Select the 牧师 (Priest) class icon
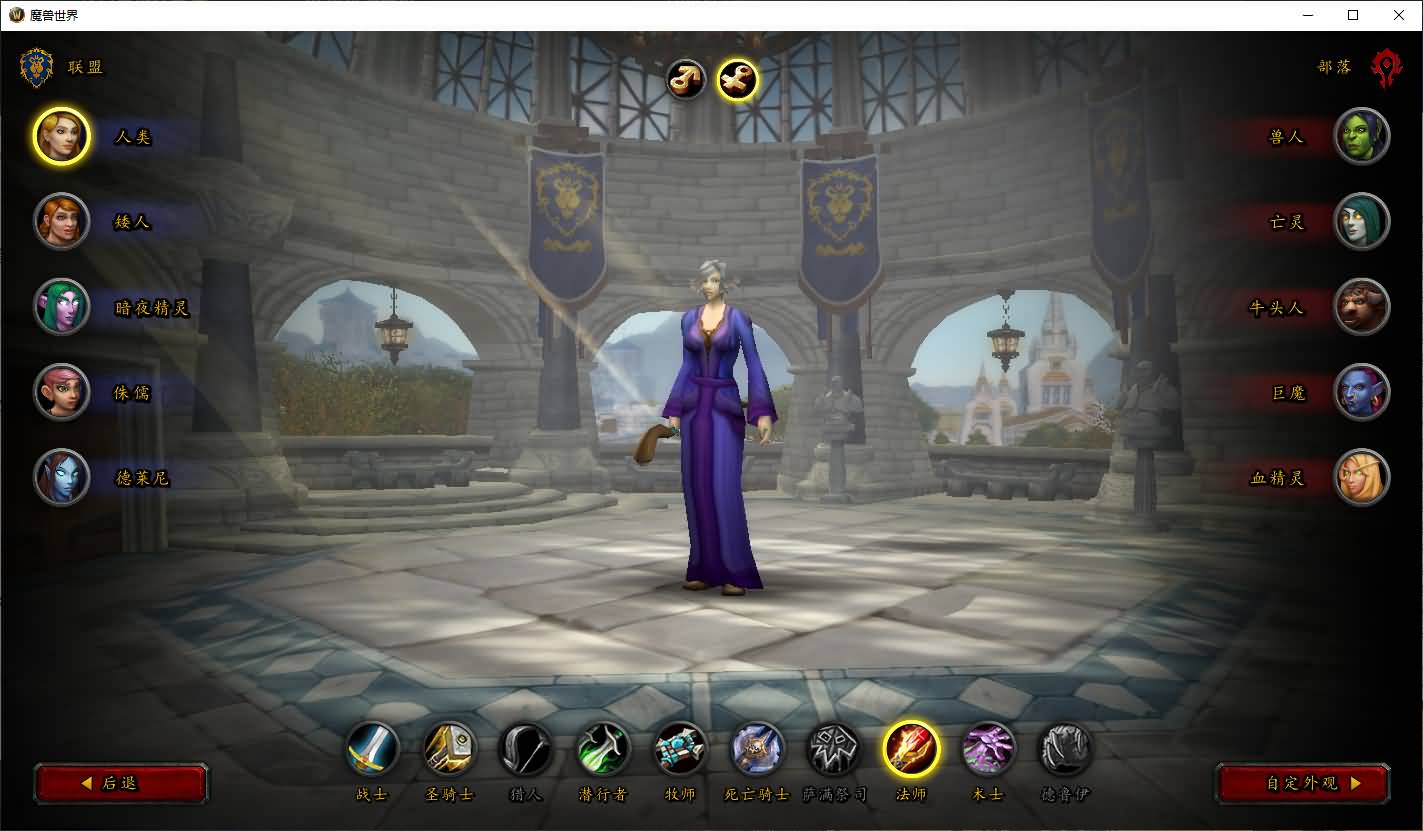 680,749
